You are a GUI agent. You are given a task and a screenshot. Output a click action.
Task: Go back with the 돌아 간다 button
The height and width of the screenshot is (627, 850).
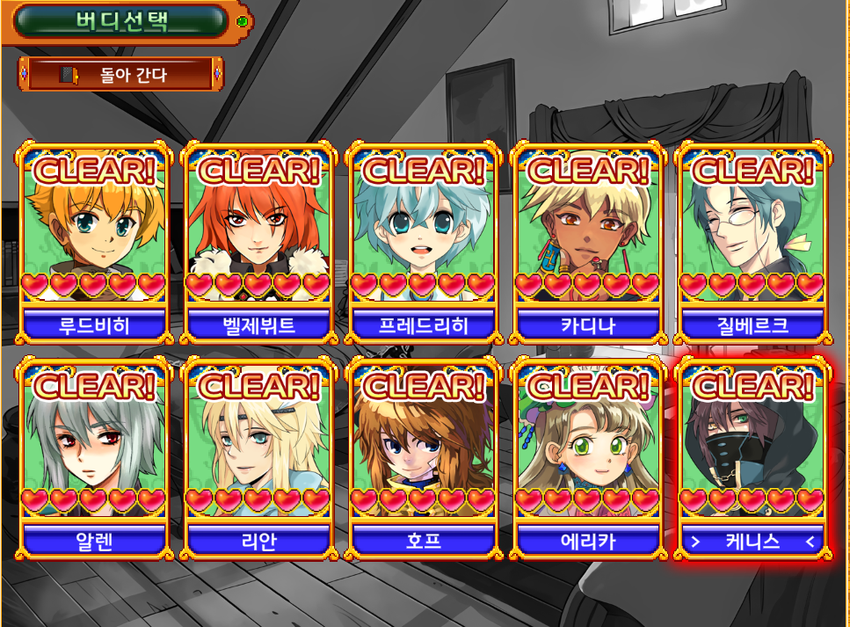click(x=120, y=74)
